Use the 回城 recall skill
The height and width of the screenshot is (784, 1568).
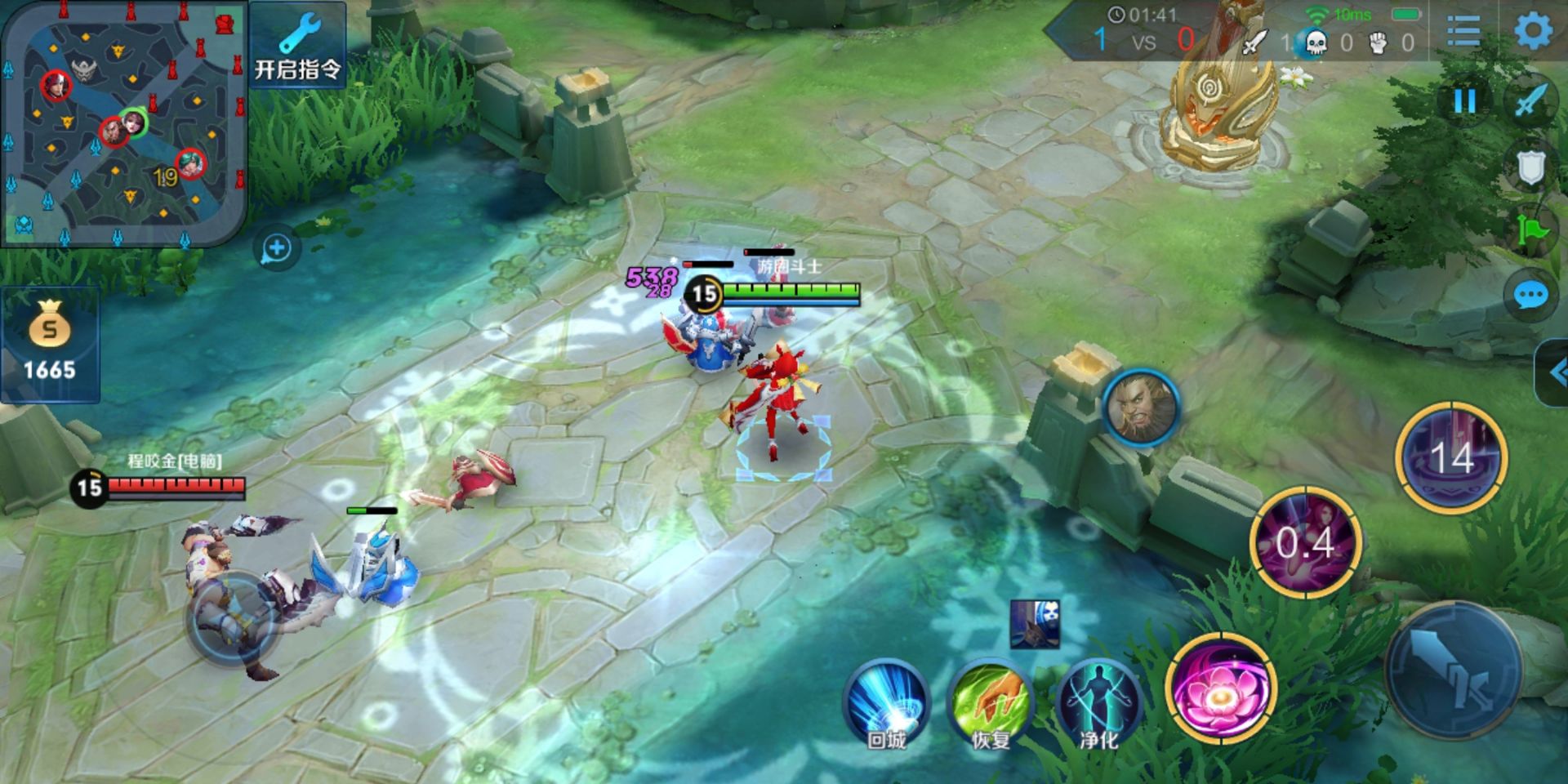pyautogui.click(x=887, y=704)
